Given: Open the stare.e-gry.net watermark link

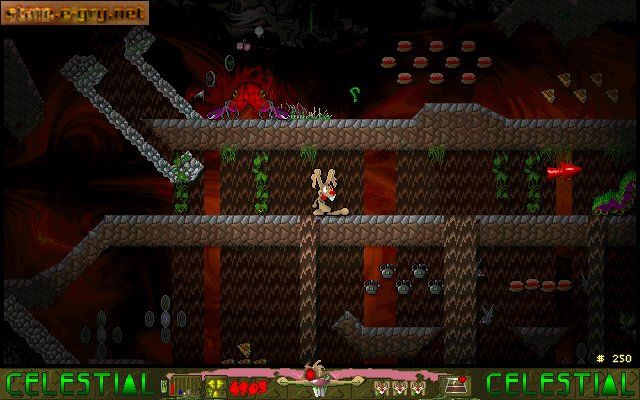Looking at the screenshot, I should 75,13.
